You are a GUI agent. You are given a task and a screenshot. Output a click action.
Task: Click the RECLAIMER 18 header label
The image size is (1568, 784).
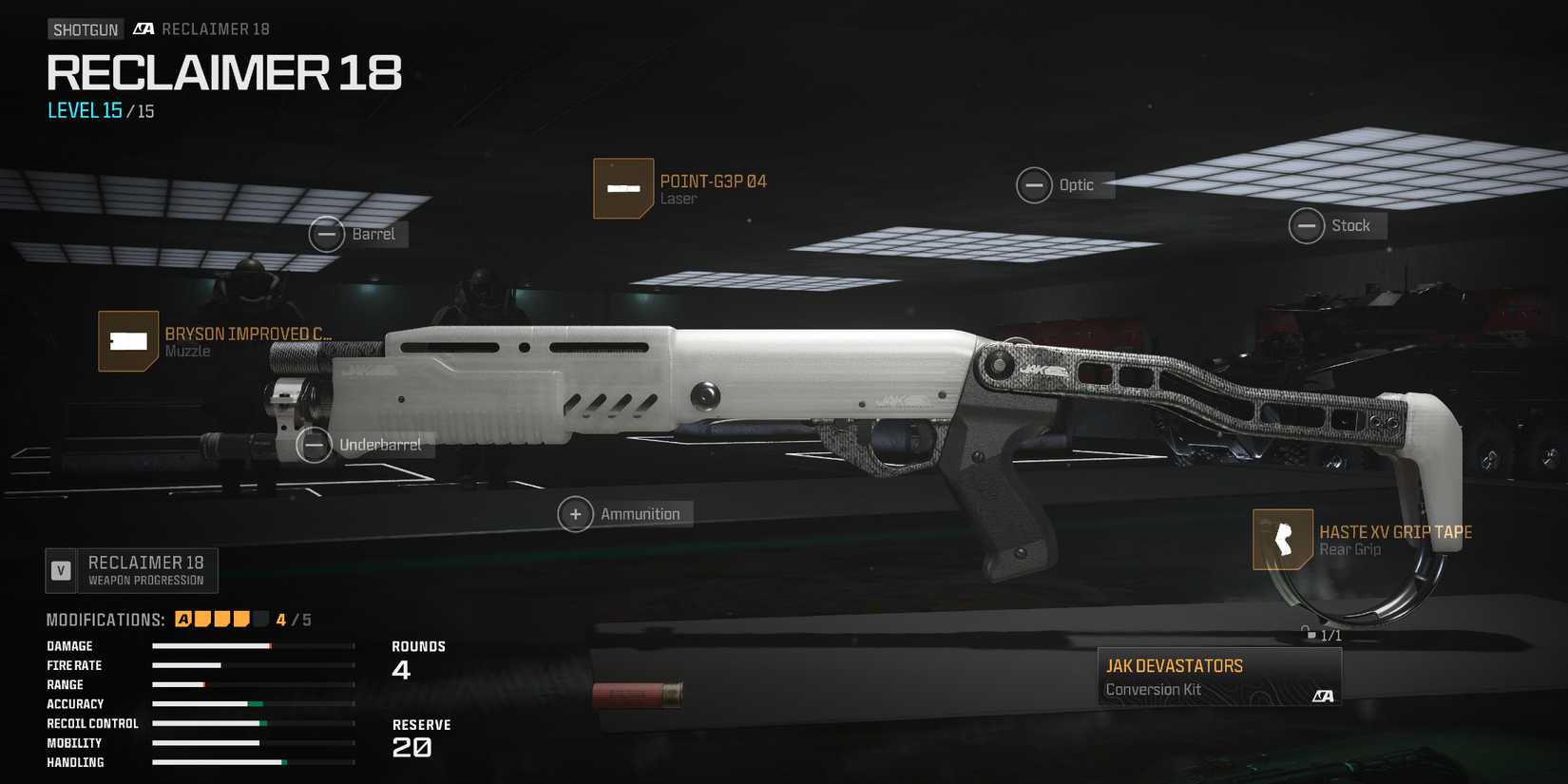(223, 73)
